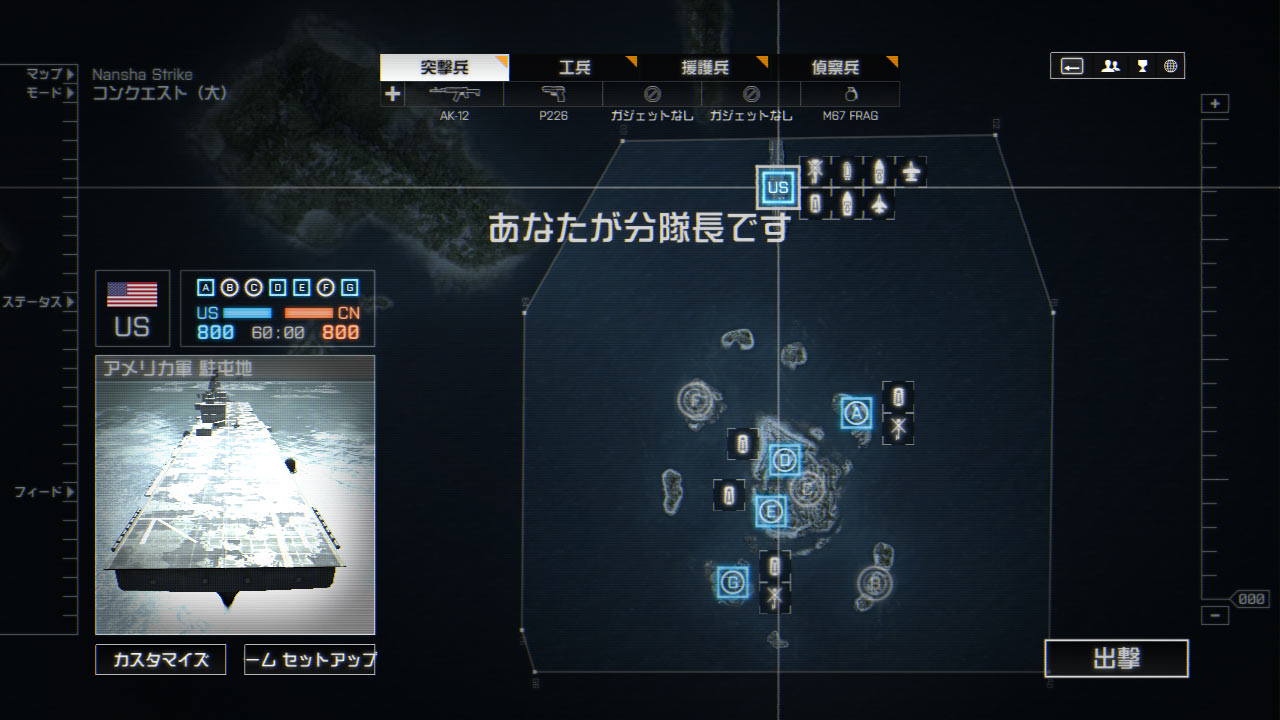Screen dimensions: 1280x720
Task: Click the plus button beside the loadout
Action: pyautogui.click(x=392, y=94)
